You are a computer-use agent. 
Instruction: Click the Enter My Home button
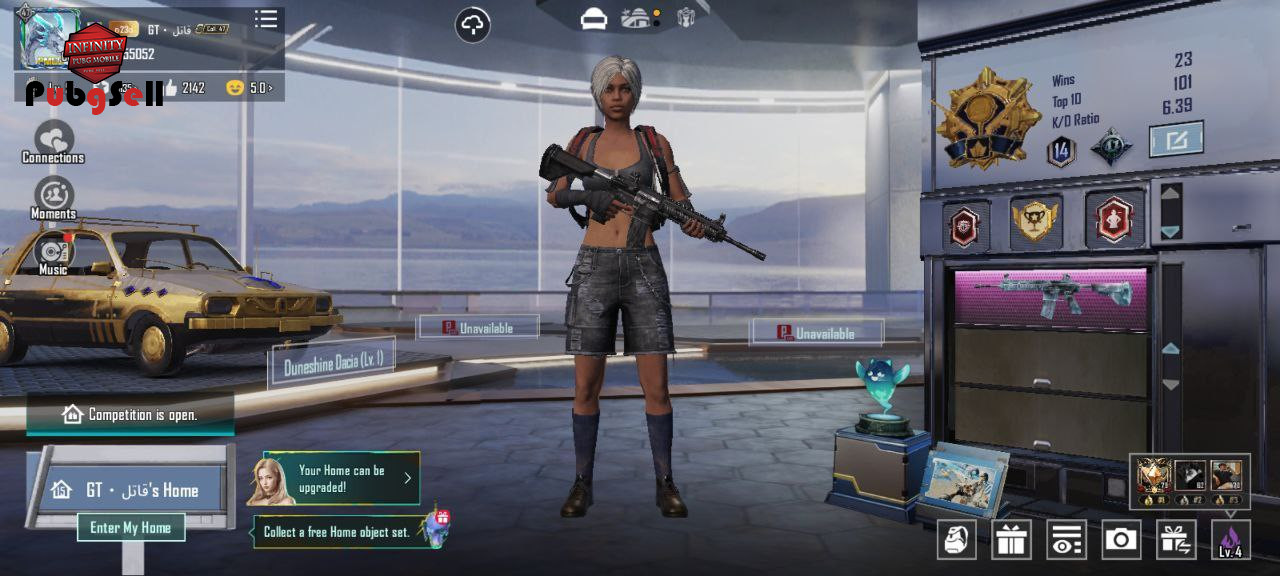(131, 527)
